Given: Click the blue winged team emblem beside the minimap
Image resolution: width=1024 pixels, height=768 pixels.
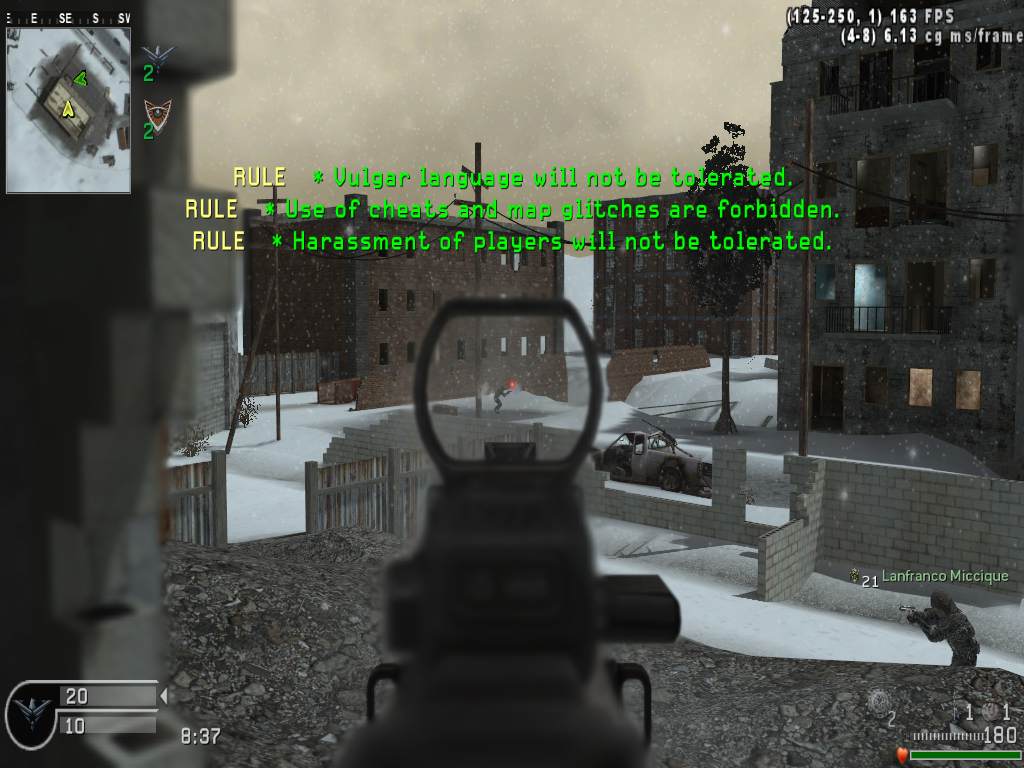Looking at the screenshot, I should pos(156,53).
